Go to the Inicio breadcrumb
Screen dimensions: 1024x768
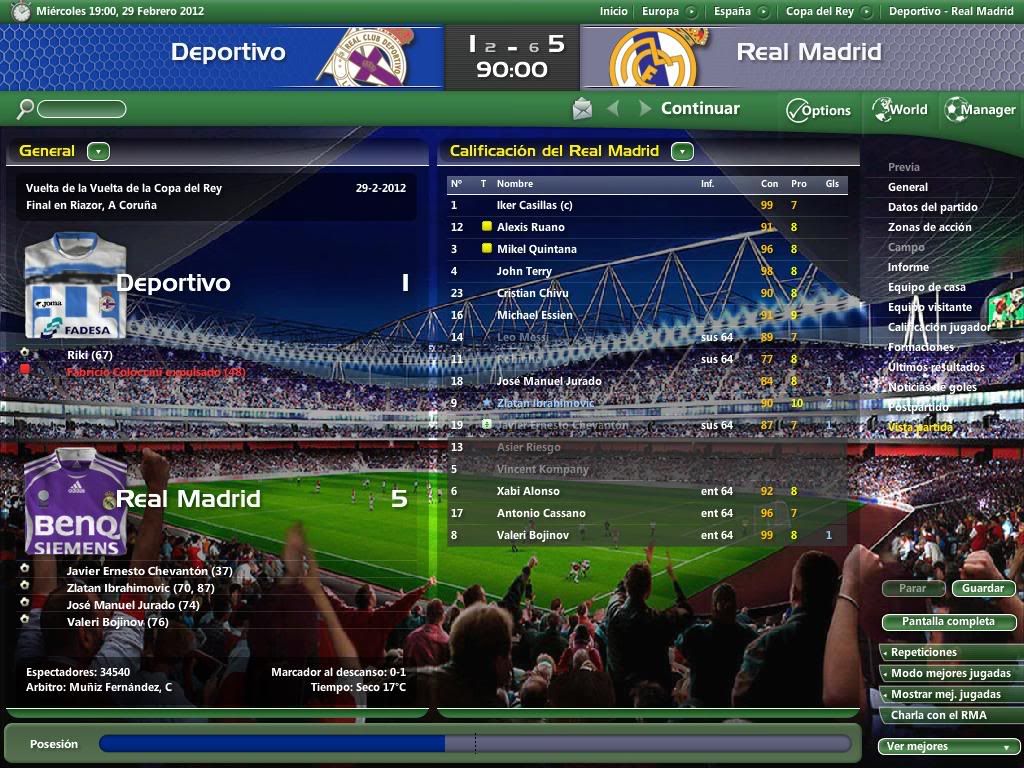point(614,12)
